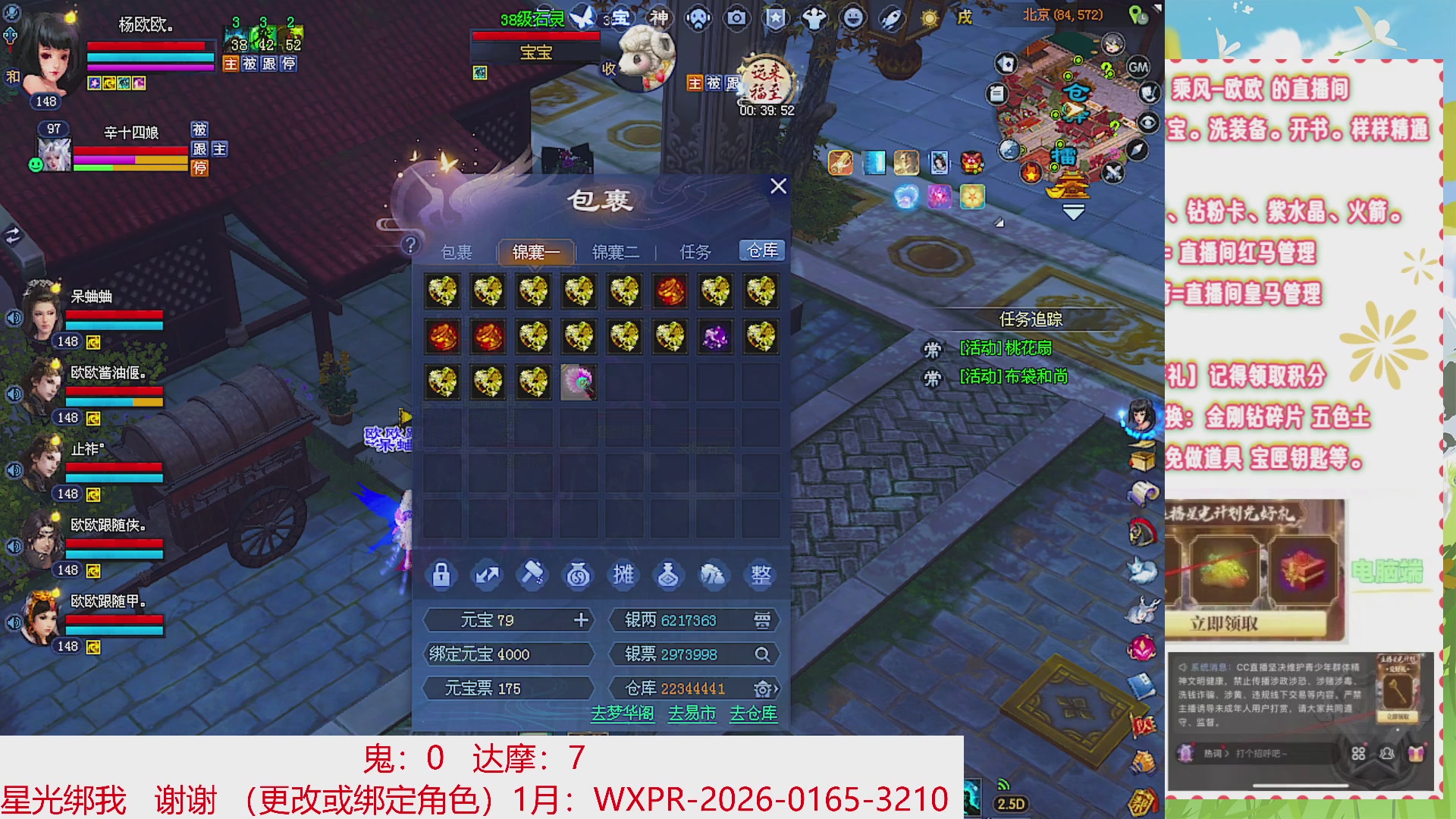
Task: Click the money pouch icon below item grid
Action: point(578,576)
